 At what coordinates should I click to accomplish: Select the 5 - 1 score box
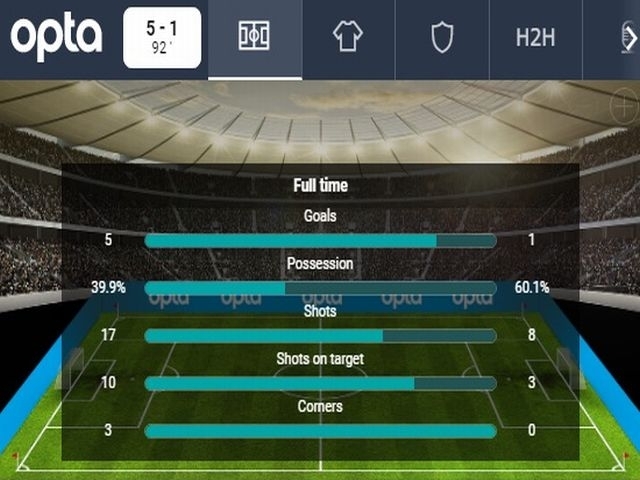coord(162,38)
